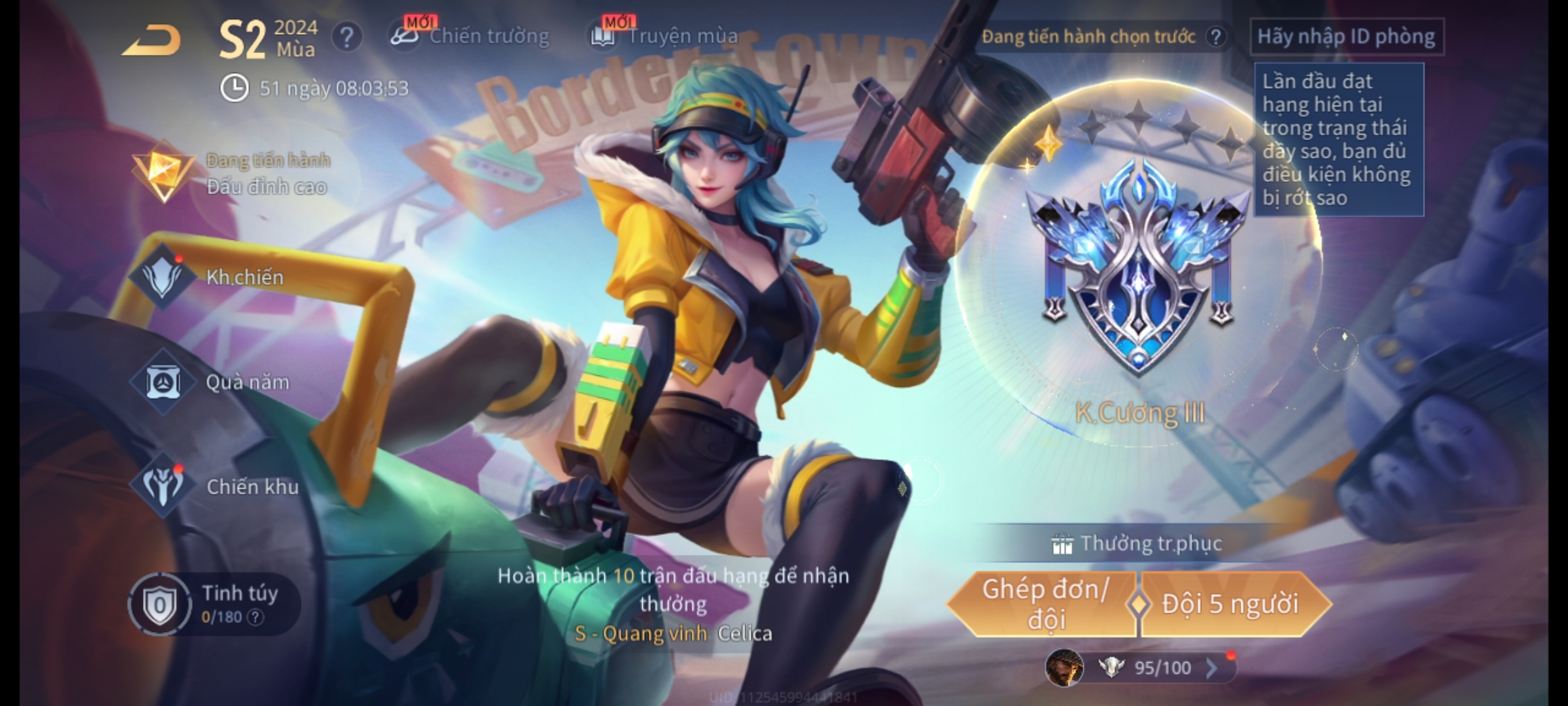
Task: Open Chiến trường battlefield menu
Action: point(470,36)
